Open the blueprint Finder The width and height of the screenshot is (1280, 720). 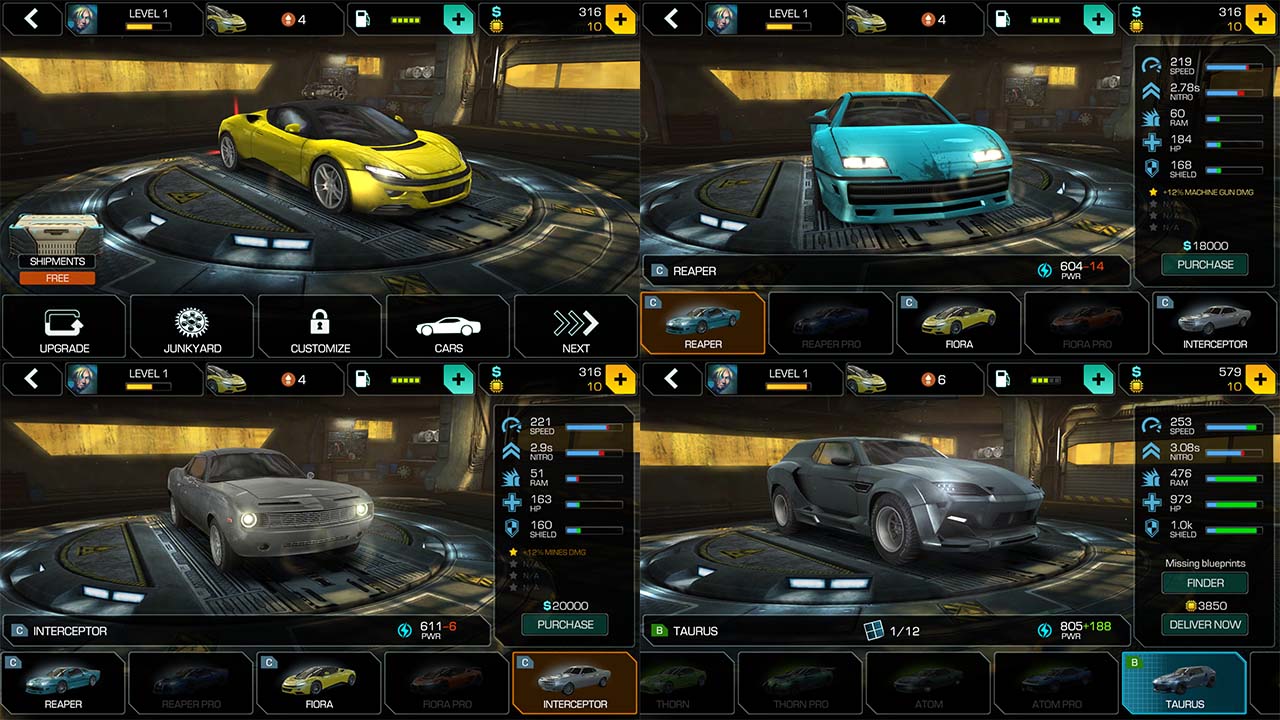tap(1205, 583)
